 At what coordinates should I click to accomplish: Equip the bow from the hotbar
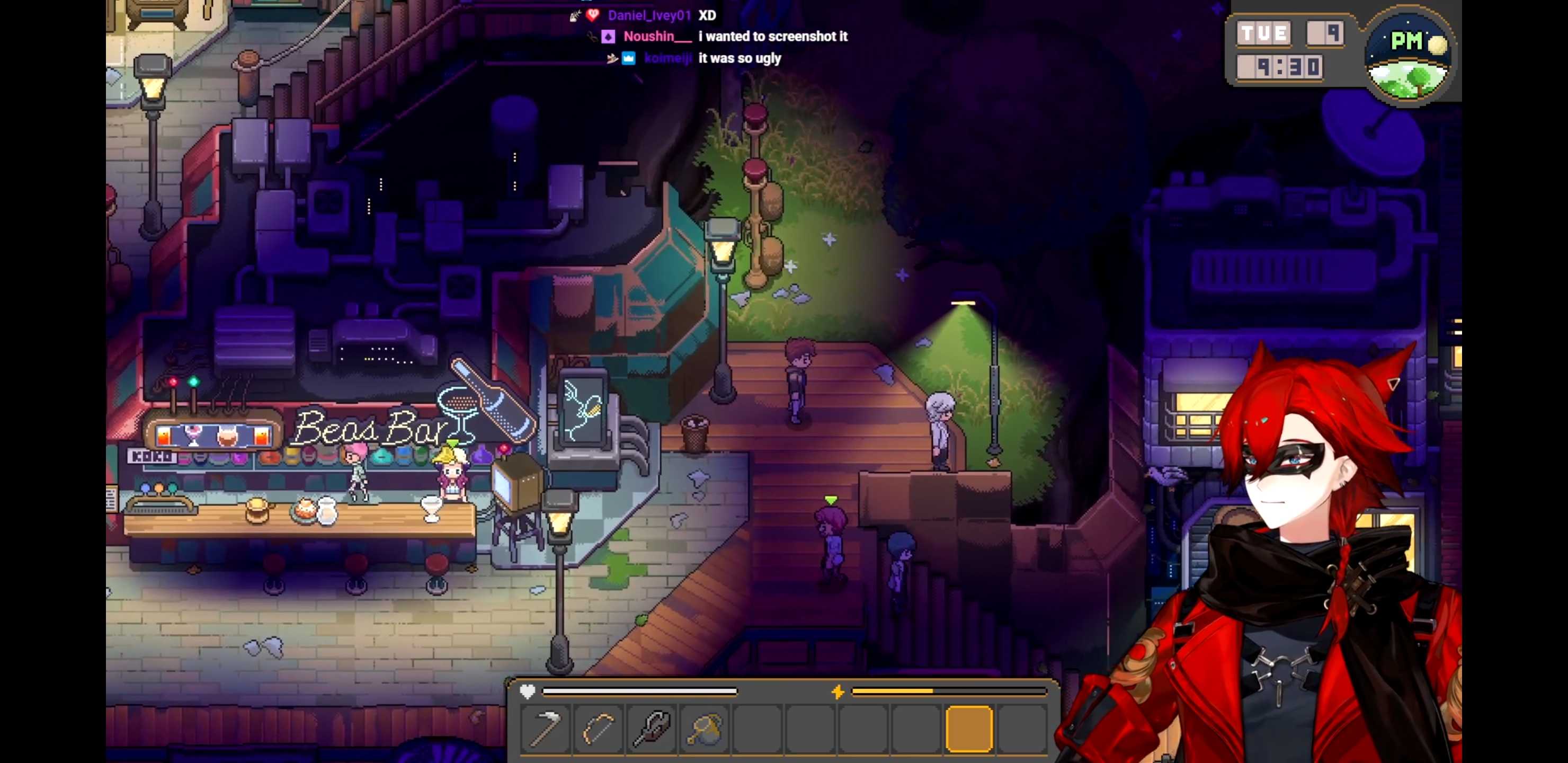pos(599,728)
